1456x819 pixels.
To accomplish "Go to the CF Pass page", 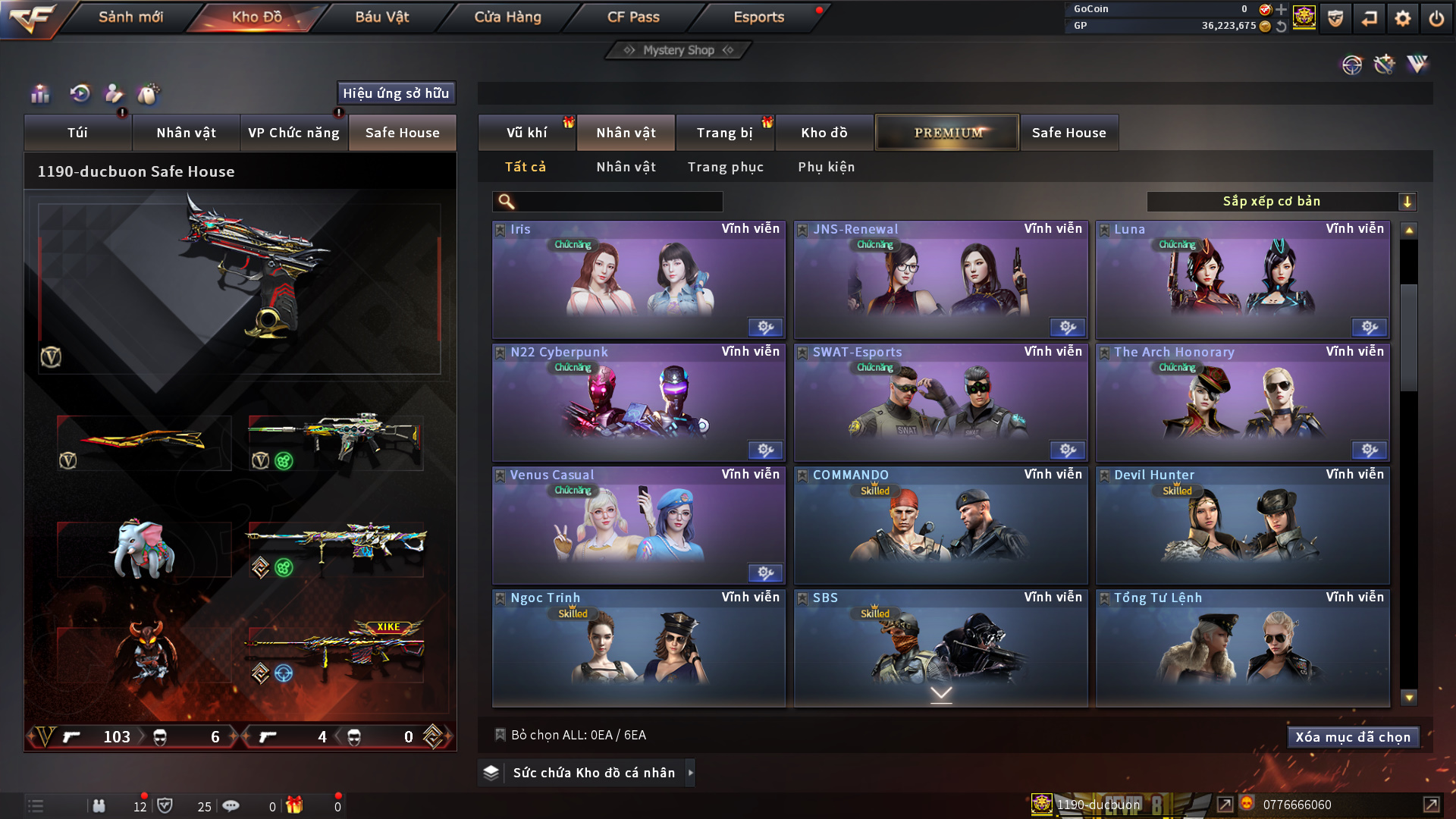I will tap(633, 17).
